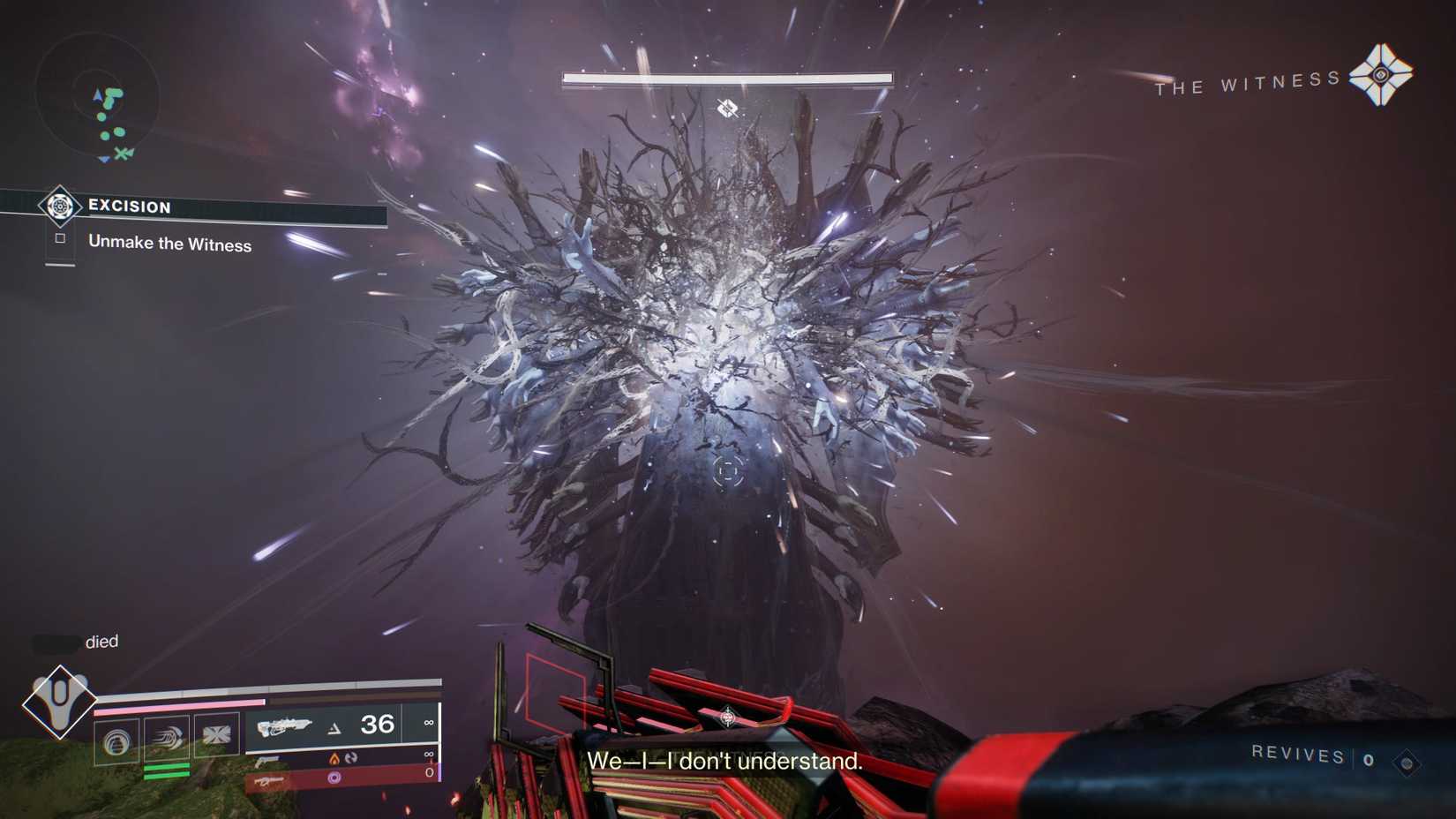Click the Void orb icon in heavy slot
Image resolution: width=1456 pixels, height=819 pixels.
pyautogui.click(x=334, y=777)
